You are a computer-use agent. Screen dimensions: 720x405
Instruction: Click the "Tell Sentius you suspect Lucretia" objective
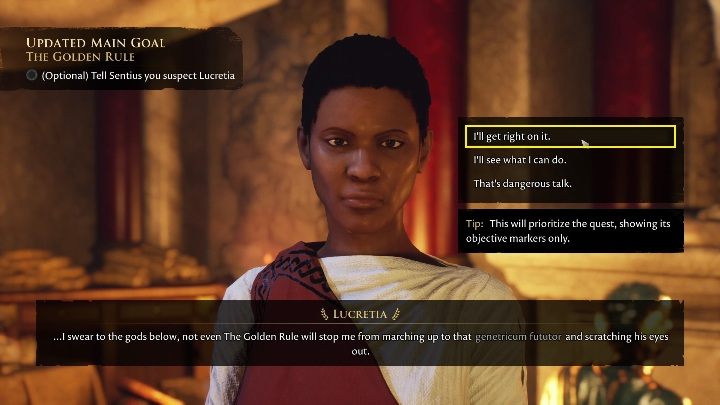tap(133, 75)
